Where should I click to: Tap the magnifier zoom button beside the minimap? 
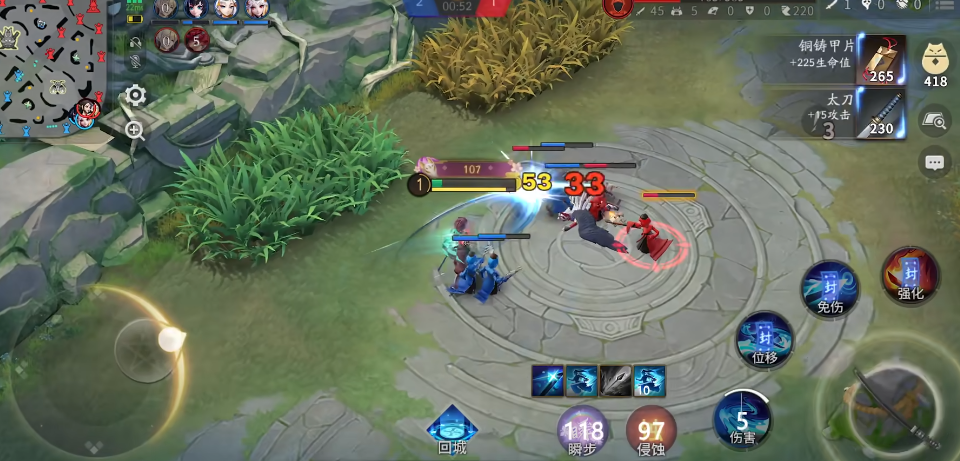[x=135, y=130]
